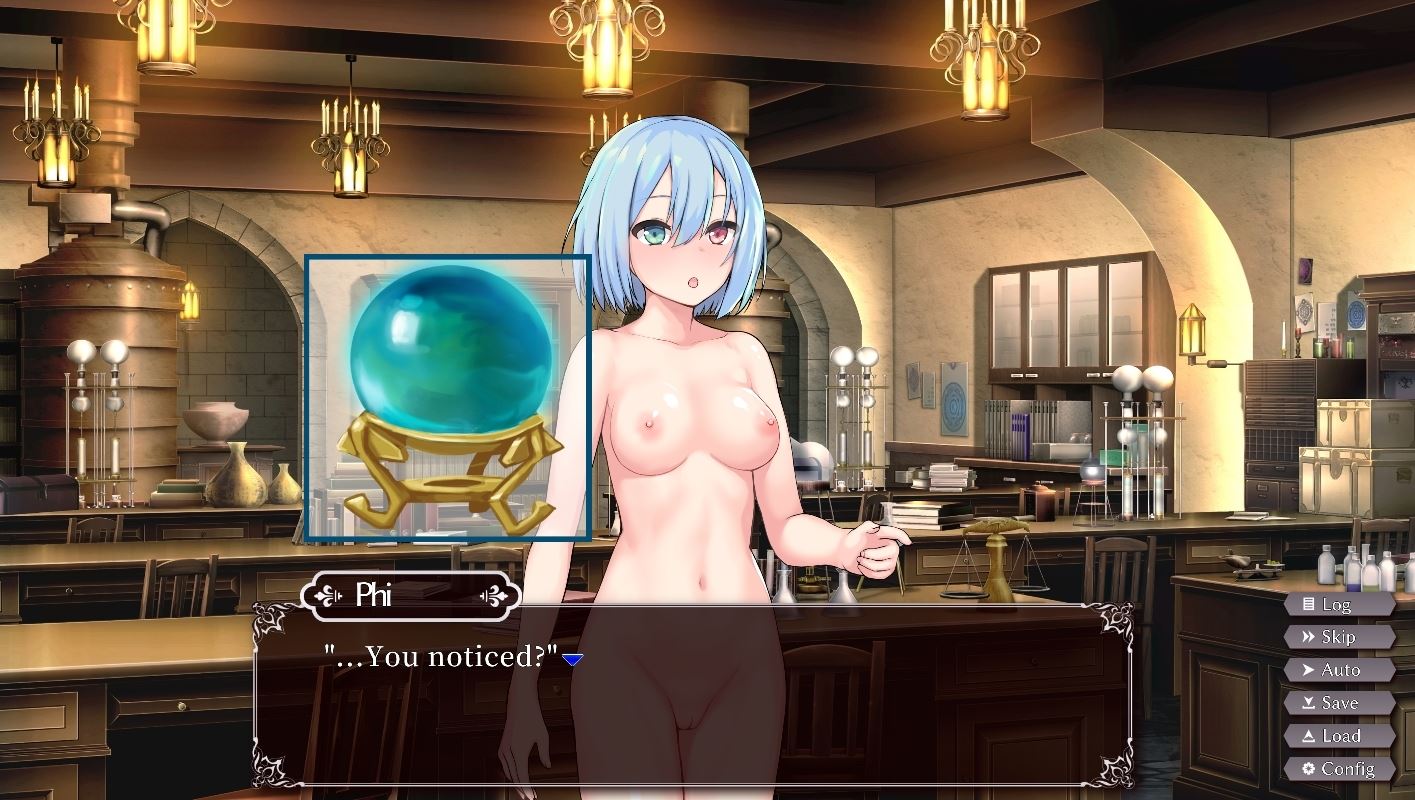This screenshot has width=1415, height=800.
Task: Open the Save screen
Action: tap(1340, 702)
